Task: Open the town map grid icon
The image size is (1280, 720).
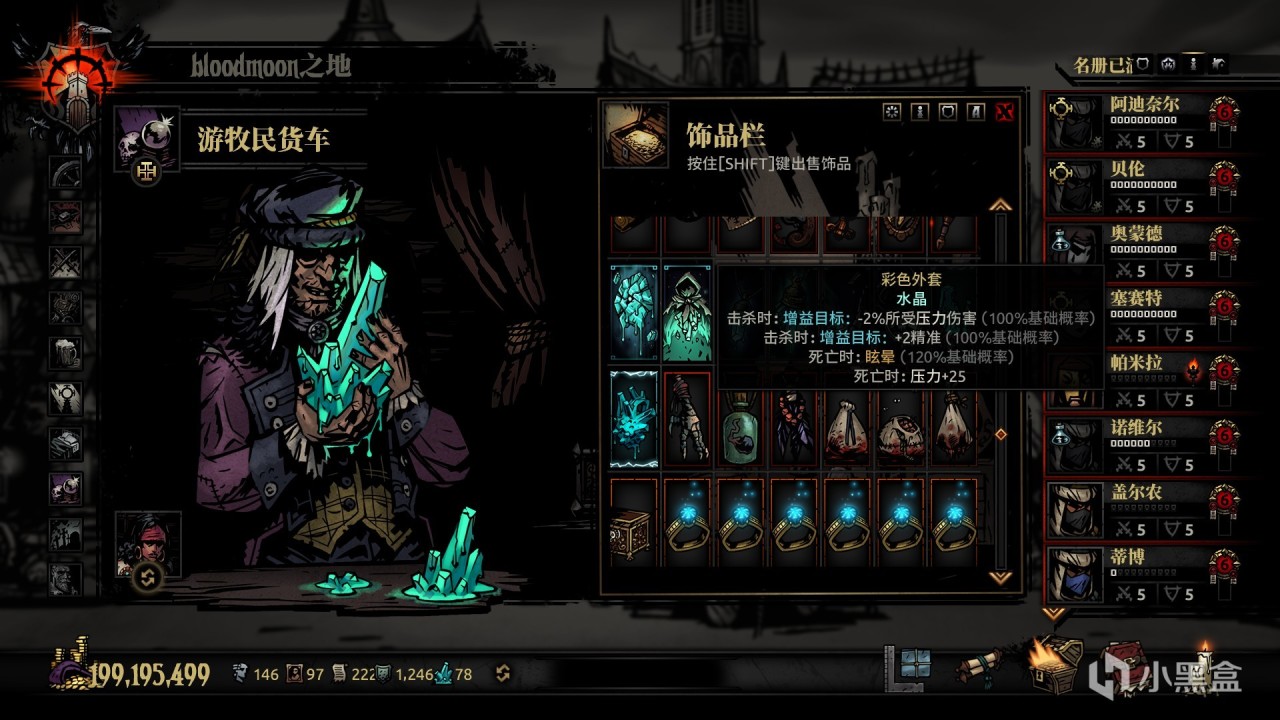Action: click(914, 664)
